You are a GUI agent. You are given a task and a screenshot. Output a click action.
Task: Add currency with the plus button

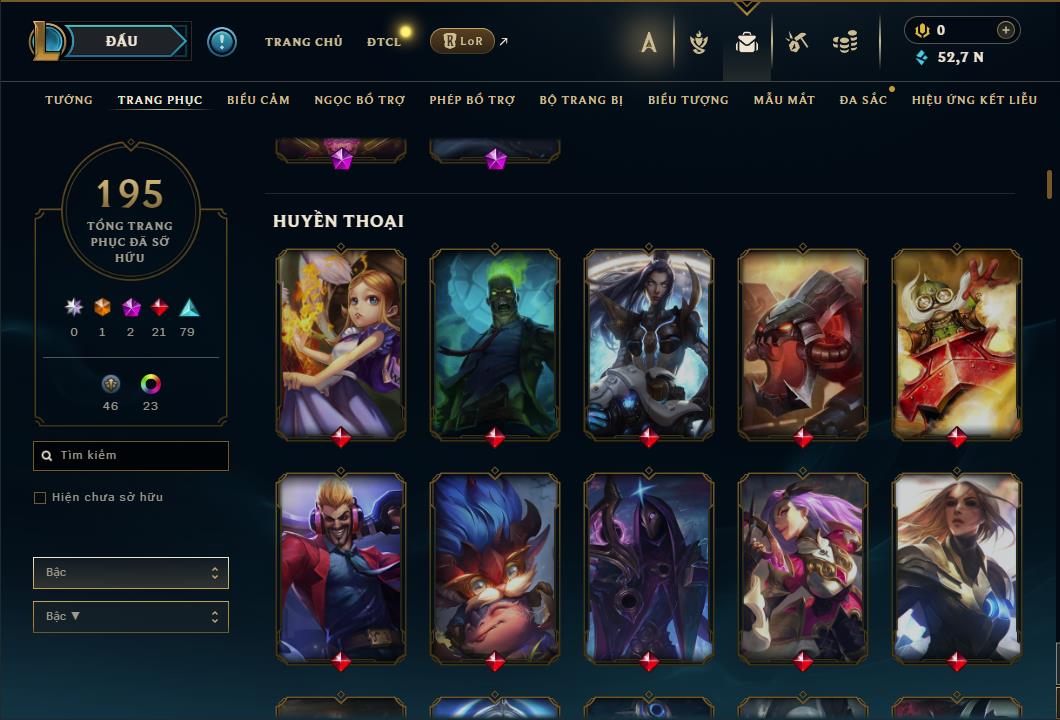click(x=1006, y=30)
